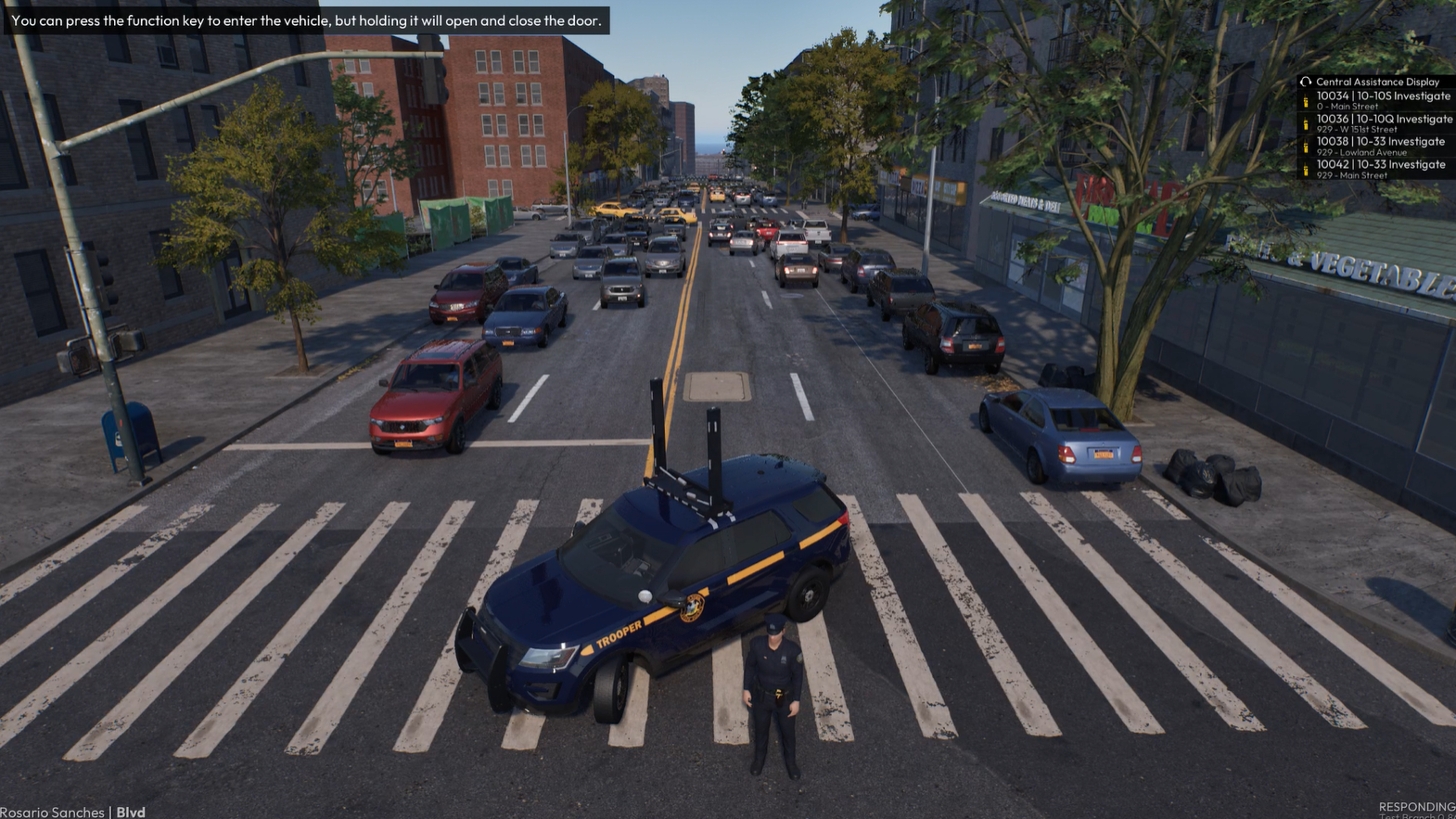The width and height of the screenshot is (1456, 819).
Task: Choose the 10038 Lowland Avenue call
Action: 1380,146
